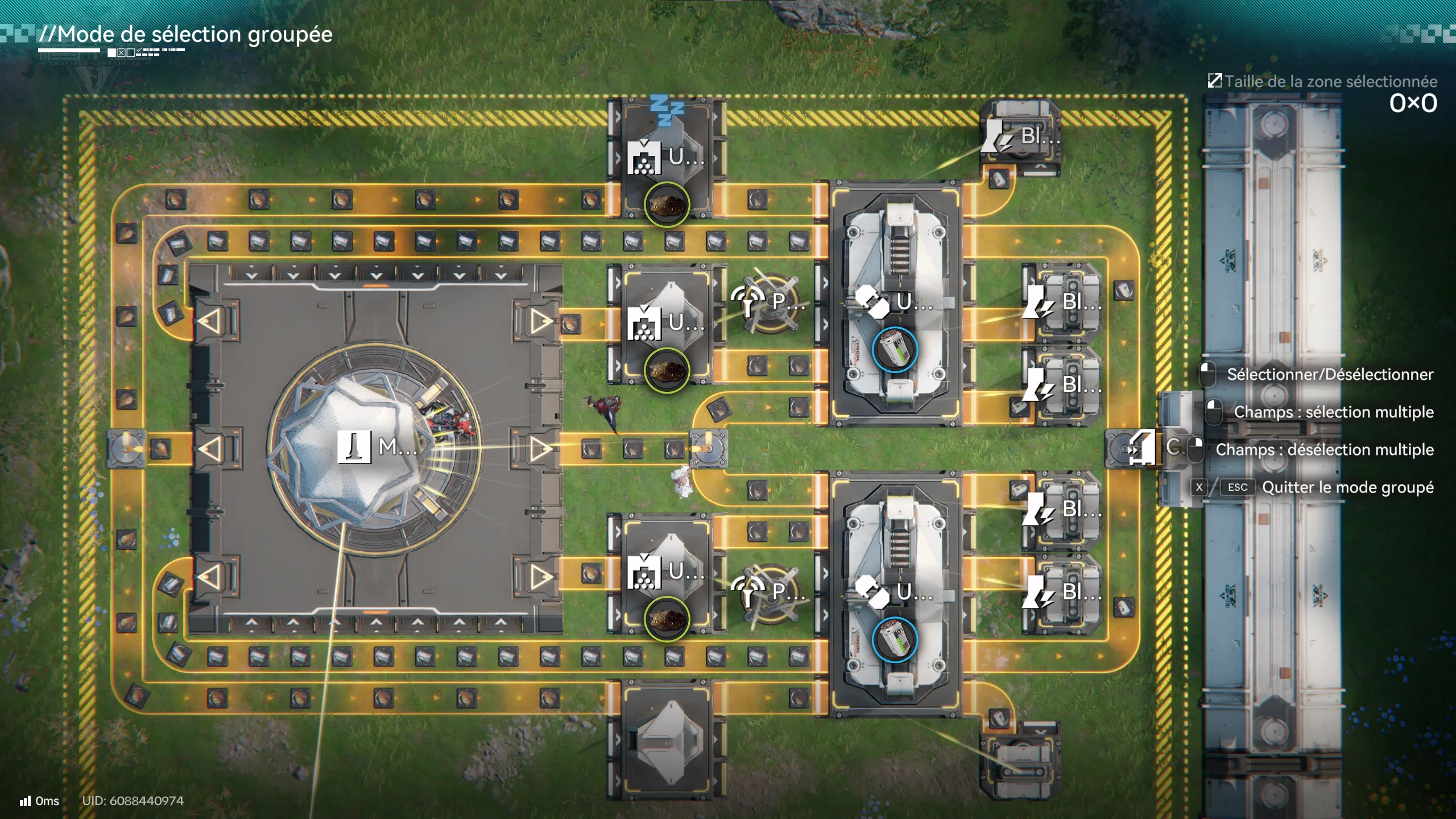This screenshot has height=819, width=1456.
Task: Select the sleeping Zzz unit labeled U...
Action: click(x=667, y=158)
